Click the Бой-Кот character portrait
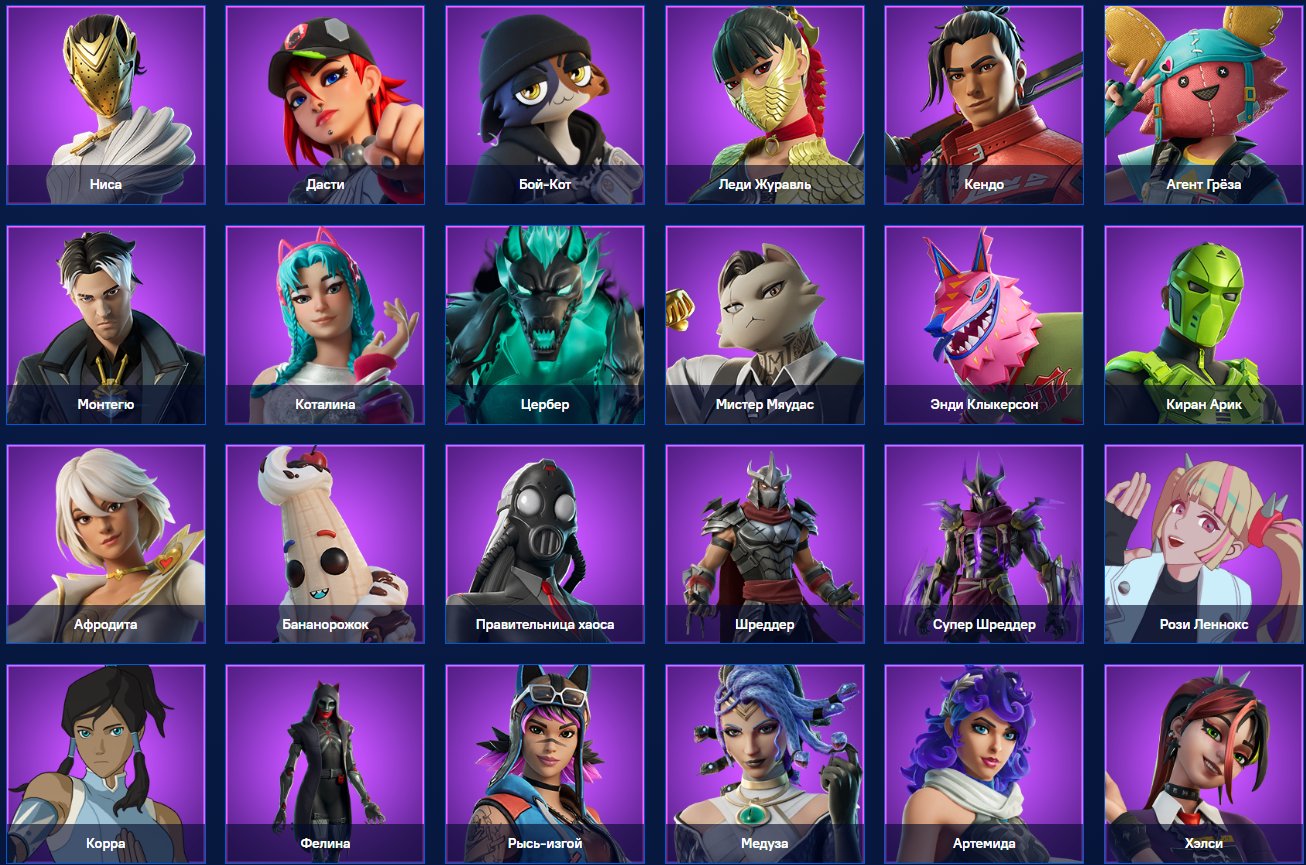 pyautogui.click(x=545, y=104)
